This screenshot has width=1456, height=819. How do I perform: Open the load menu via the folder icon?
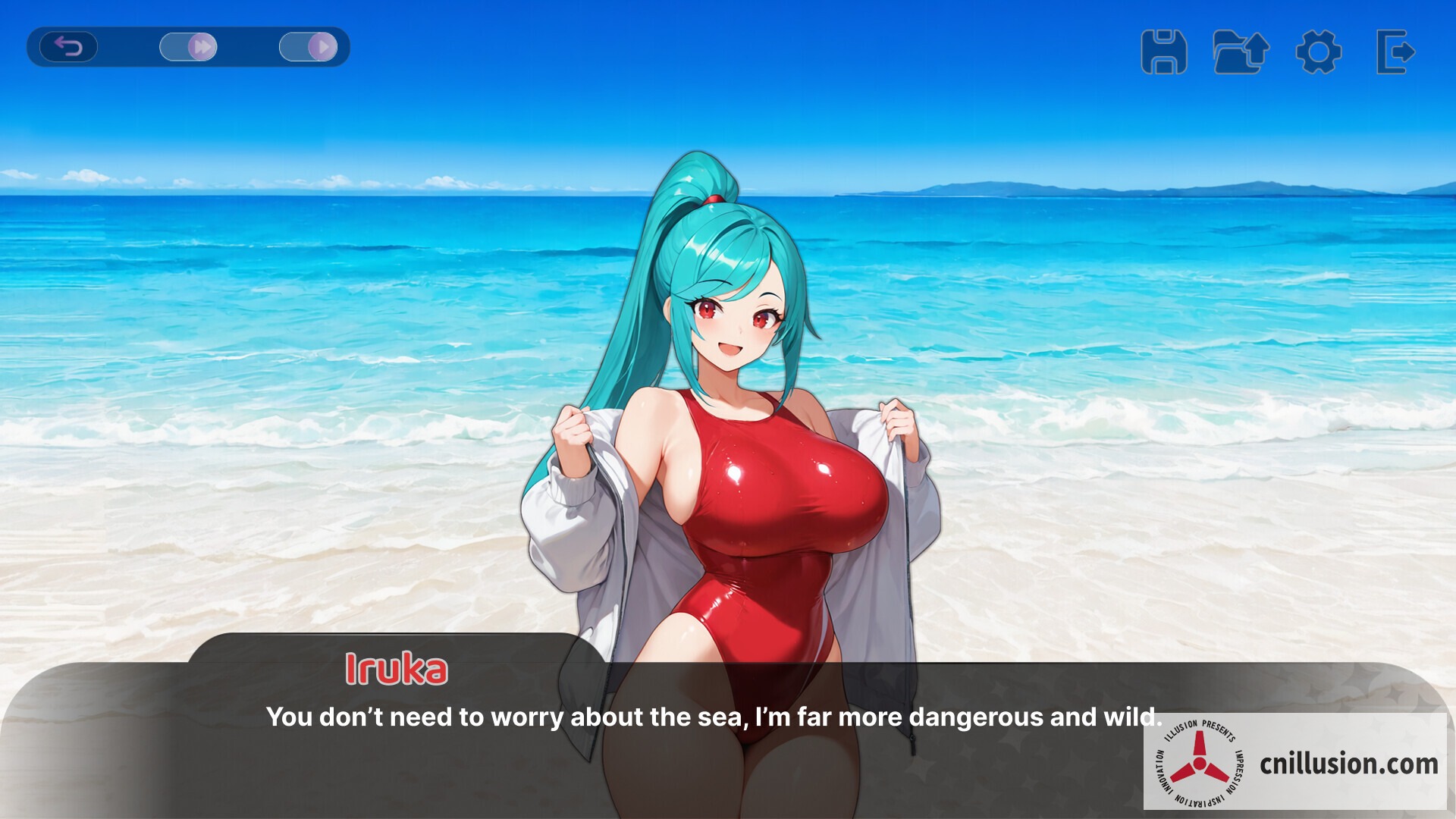pos(1241,52)
